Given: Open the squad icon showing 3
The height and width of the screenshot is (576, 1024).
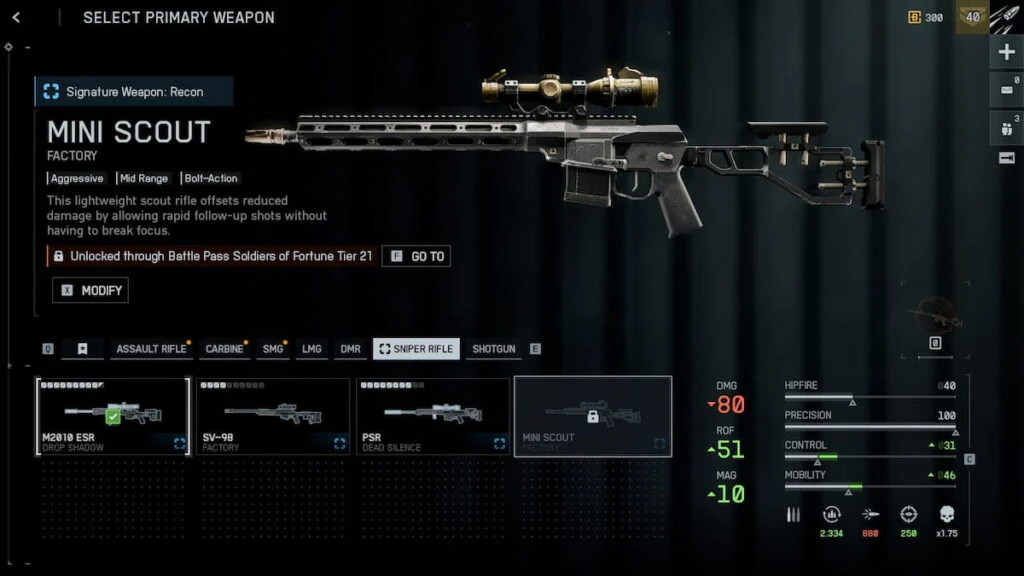Looking at the screenshot, I should [1006, 127].
